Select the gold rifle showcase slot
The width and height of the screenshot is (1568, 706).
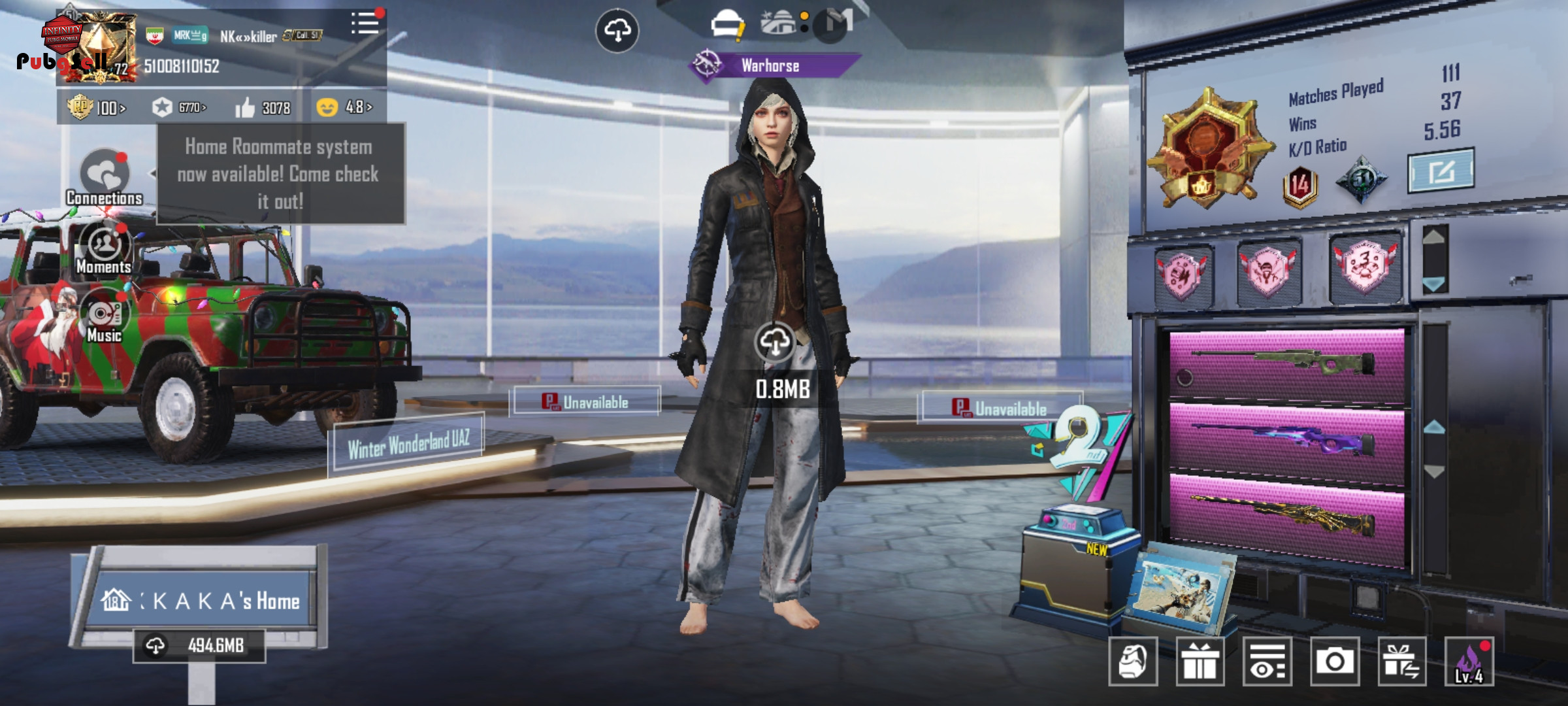click(x=1286, y=515)
